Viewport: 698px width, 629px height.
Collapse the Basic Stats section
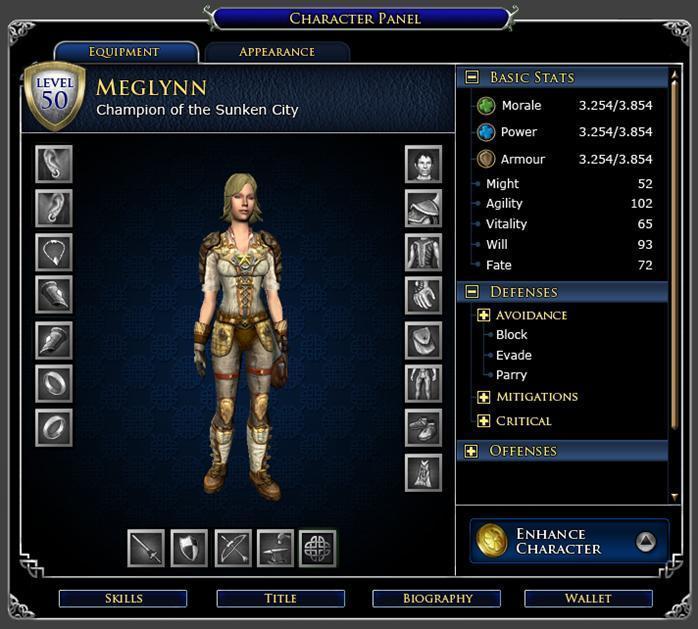(471, 77)
